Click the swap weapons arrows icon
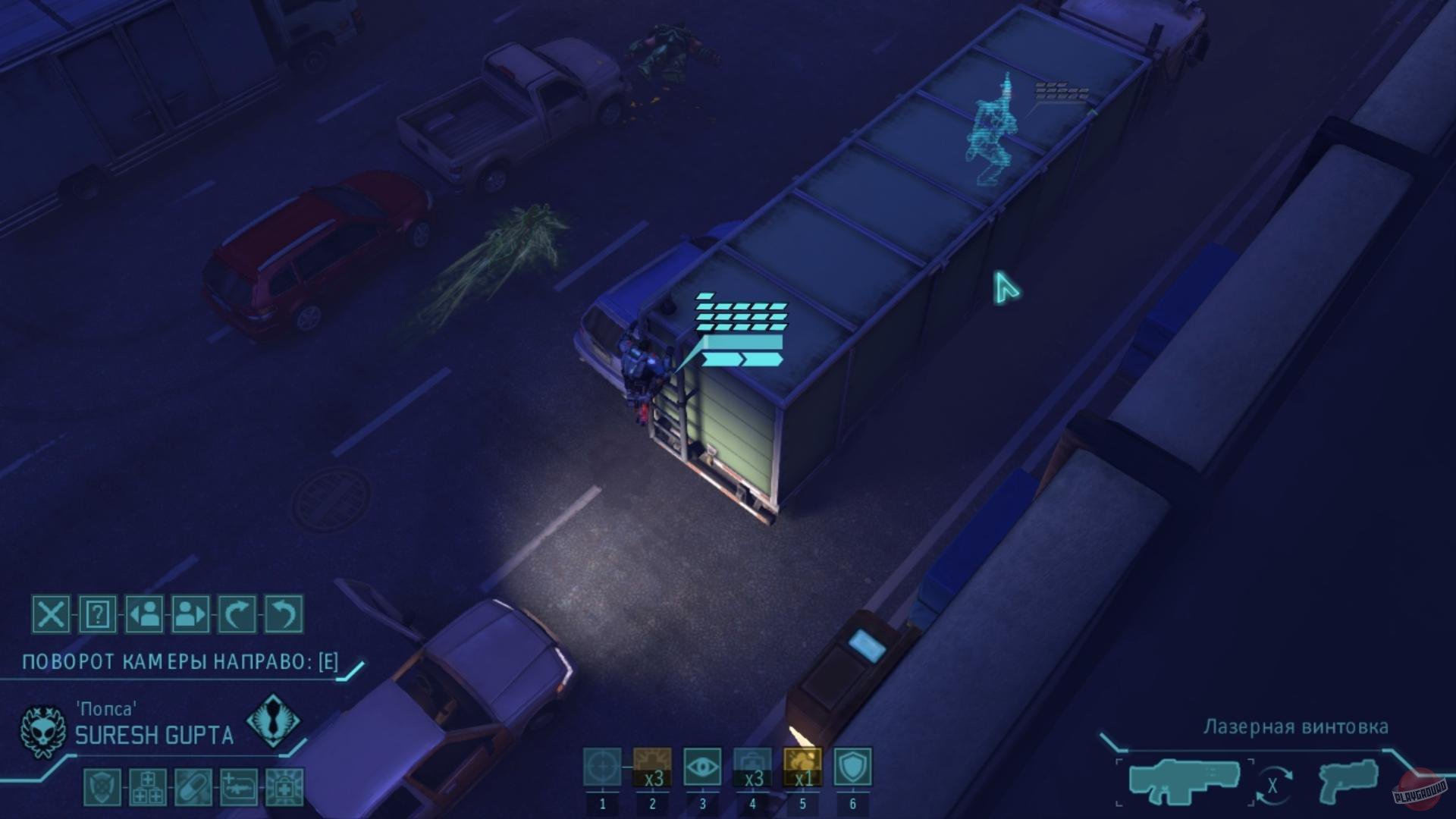The height and width of the screenshot is (819, 1456). [x=1272, y=786]
